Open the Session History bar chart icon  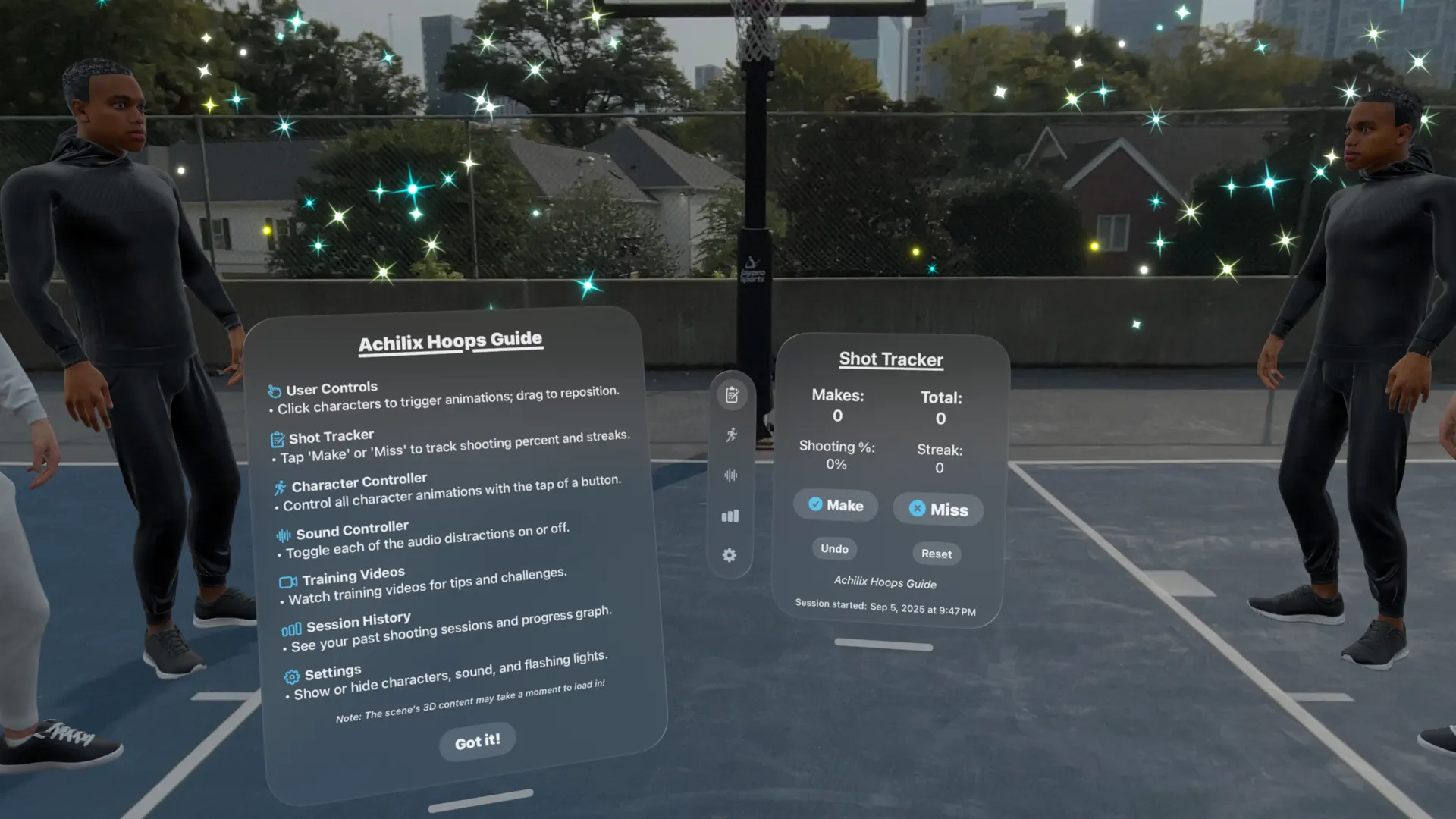click(730, 516)
